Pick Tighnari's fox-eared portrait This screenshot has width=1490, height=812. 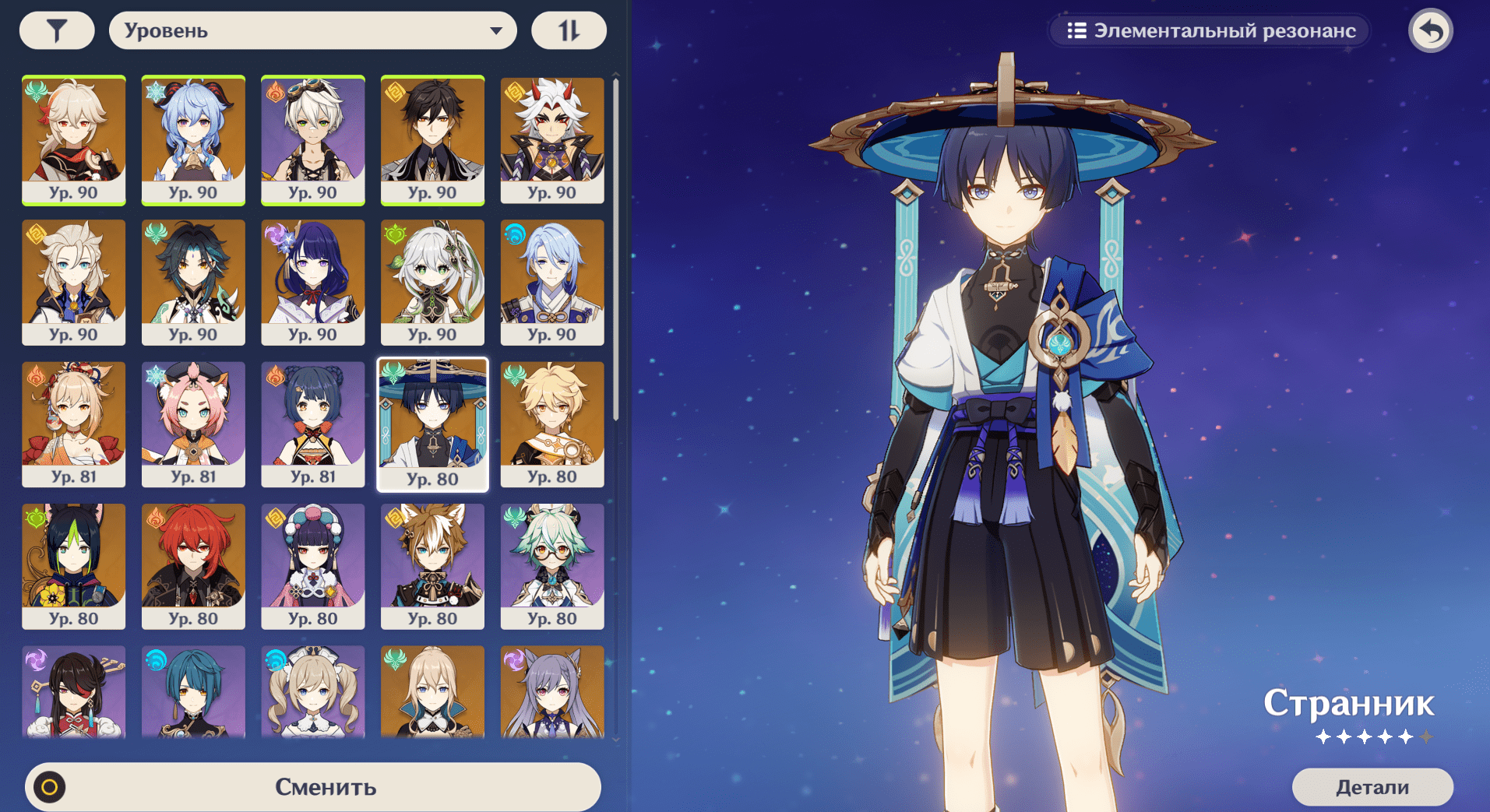[x=74, y=566]
